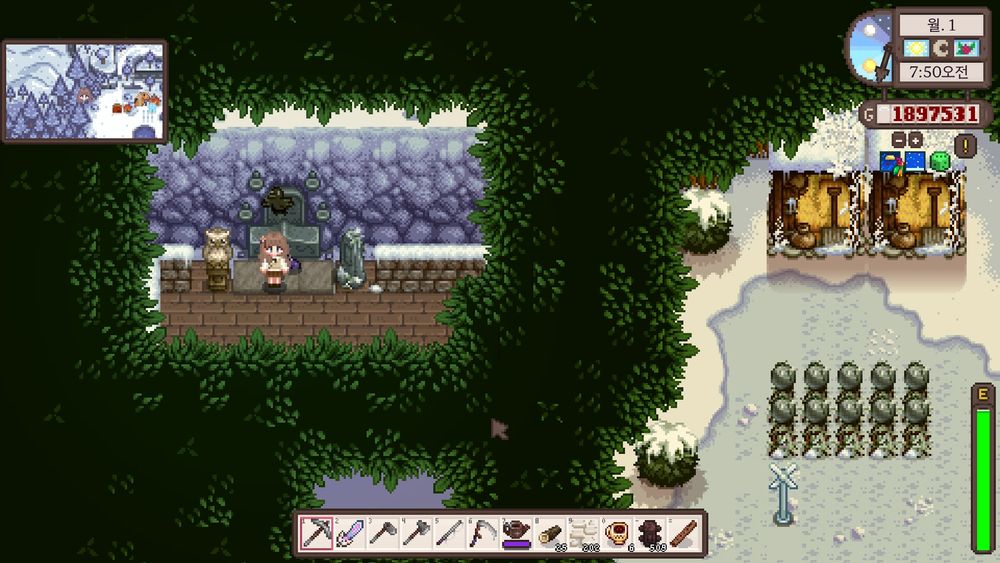The image size is (1000, 563).
Task: Select the scythe tool slot
Action: tap(484, 533)
